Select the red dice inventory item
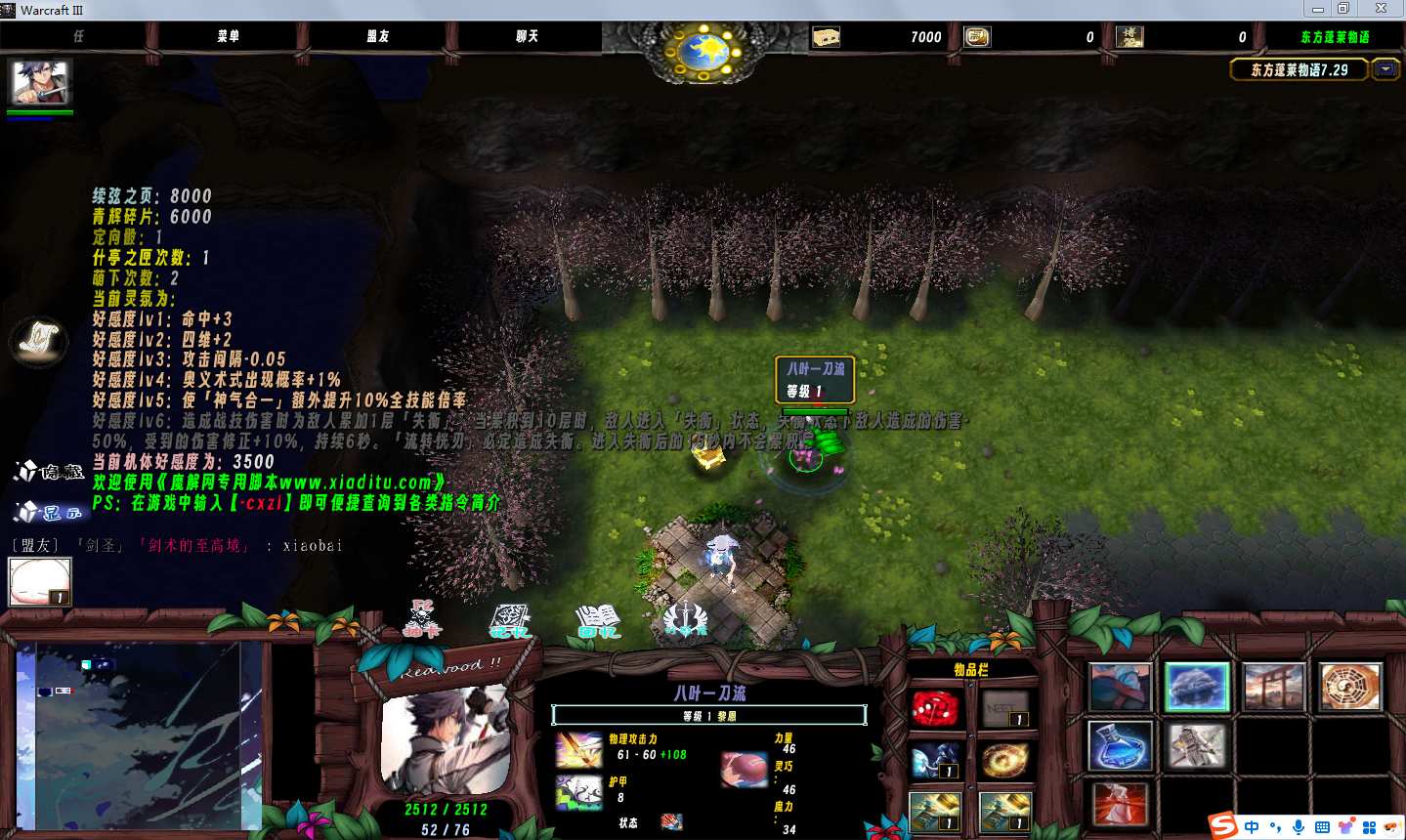The height and width of the screenshot is (840, 1406). (x=935, y=708)
